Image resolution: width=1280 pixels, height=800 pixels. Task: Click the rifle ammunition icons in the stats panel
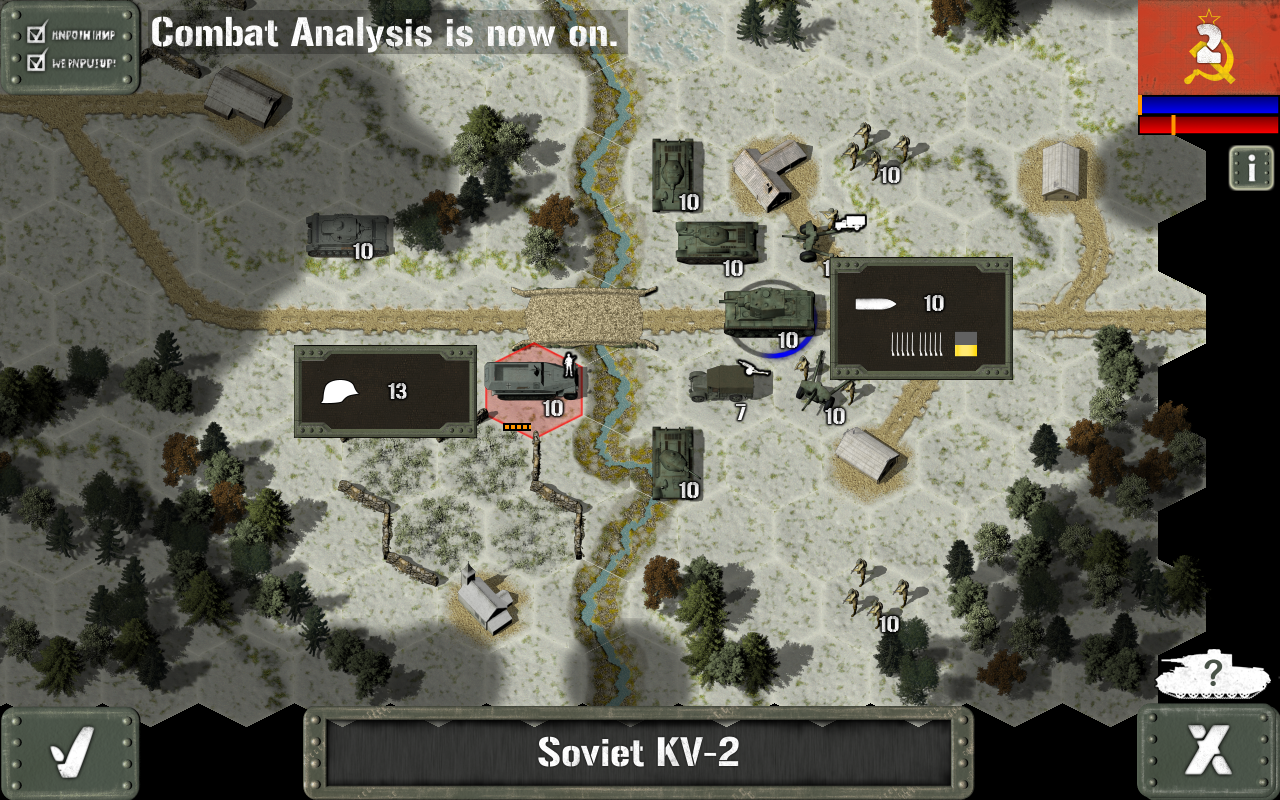tap(917, 344)
